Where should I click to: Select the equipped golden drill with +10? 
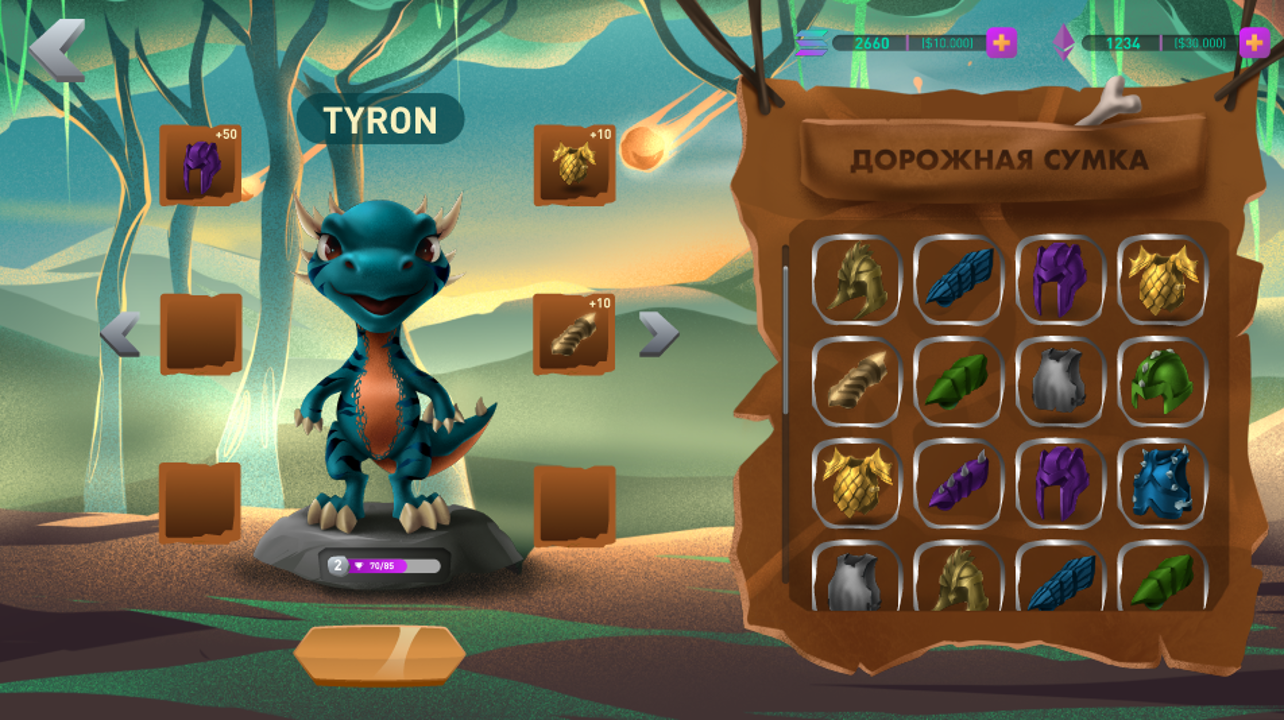[x=573, y=334]
